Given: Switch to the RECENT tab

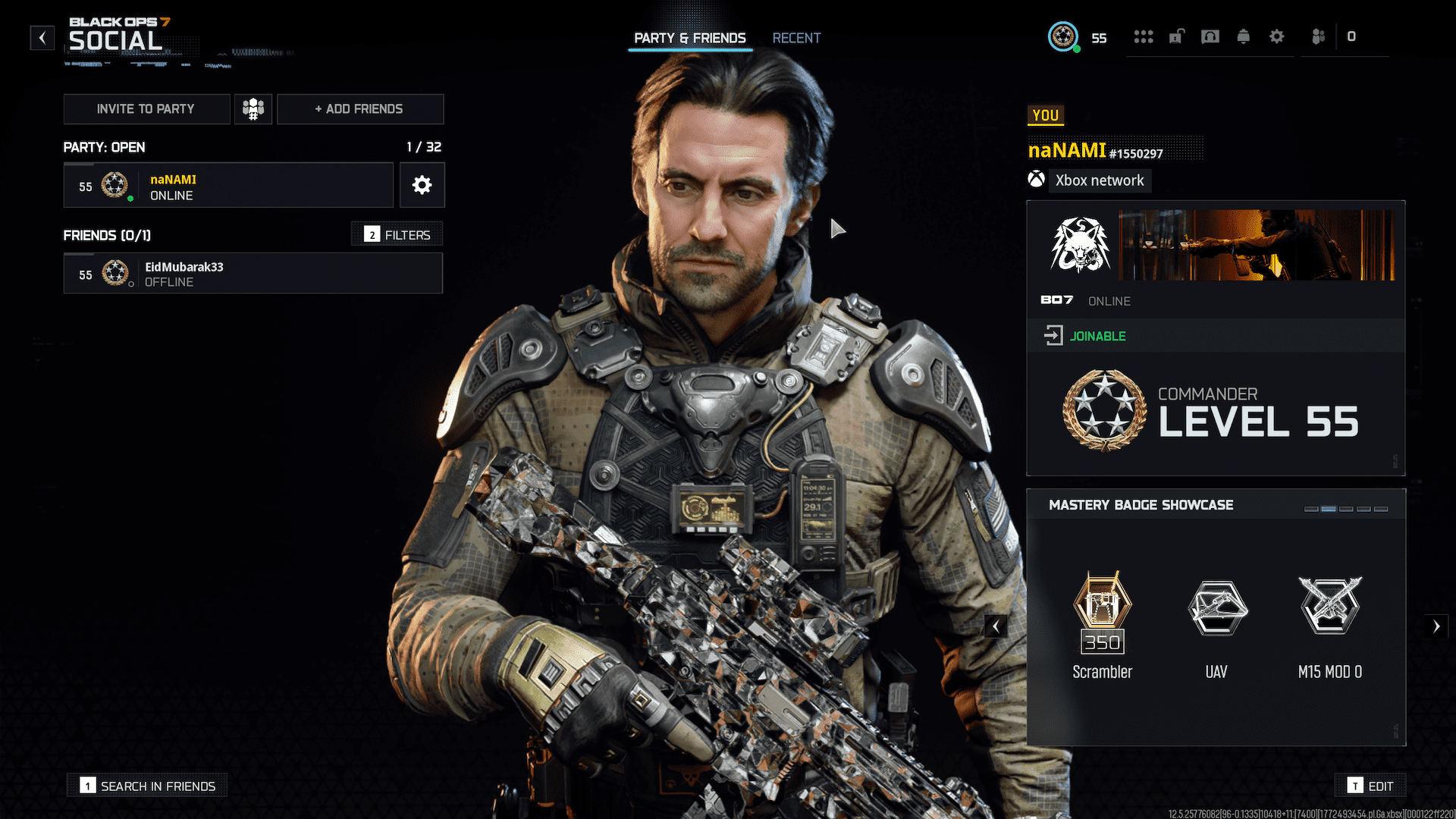Looking at the screenshot, I should tap(796, 37).
